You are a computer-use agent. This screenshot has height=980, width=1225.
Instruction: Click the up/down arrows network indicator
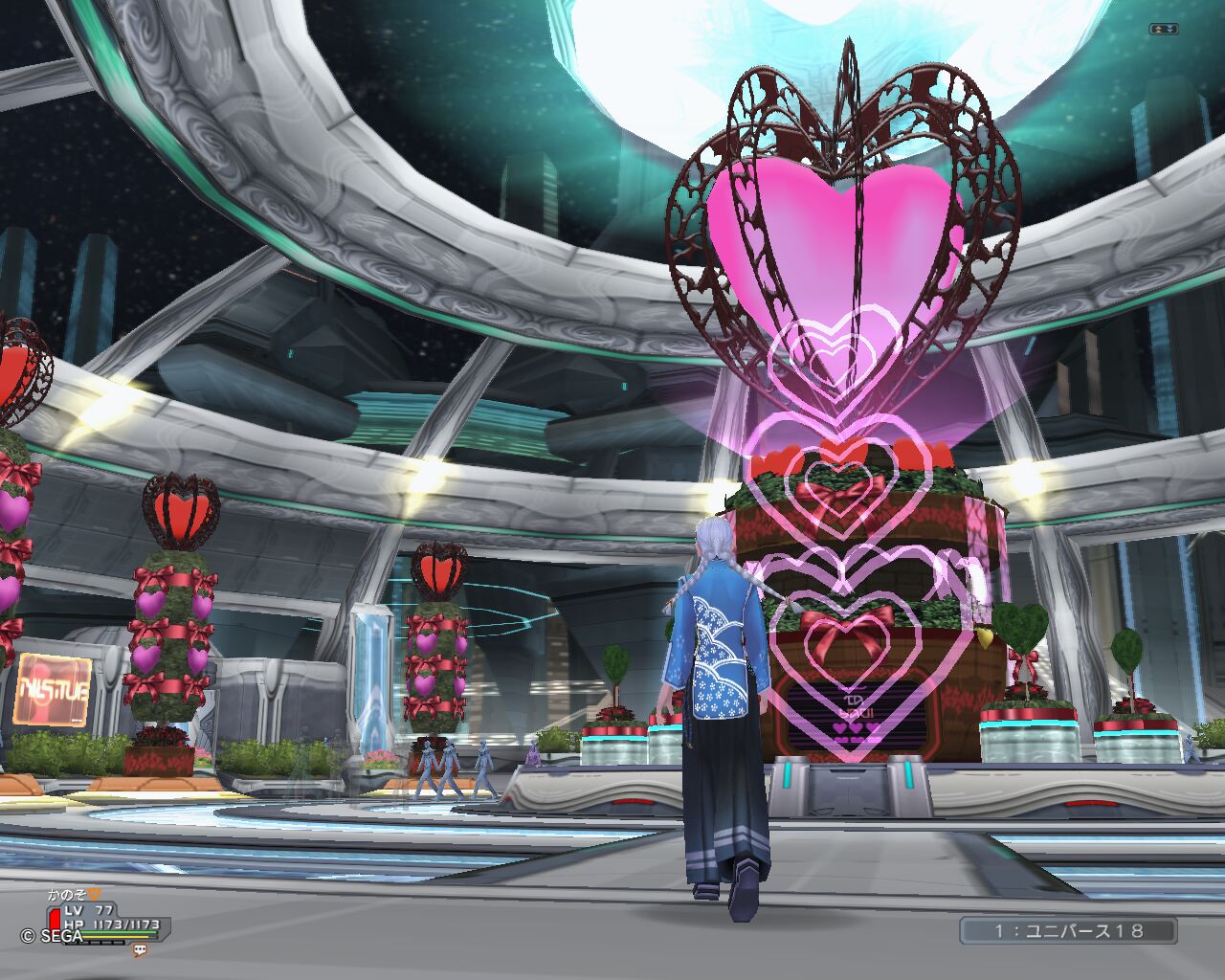tap(1164, 30)
